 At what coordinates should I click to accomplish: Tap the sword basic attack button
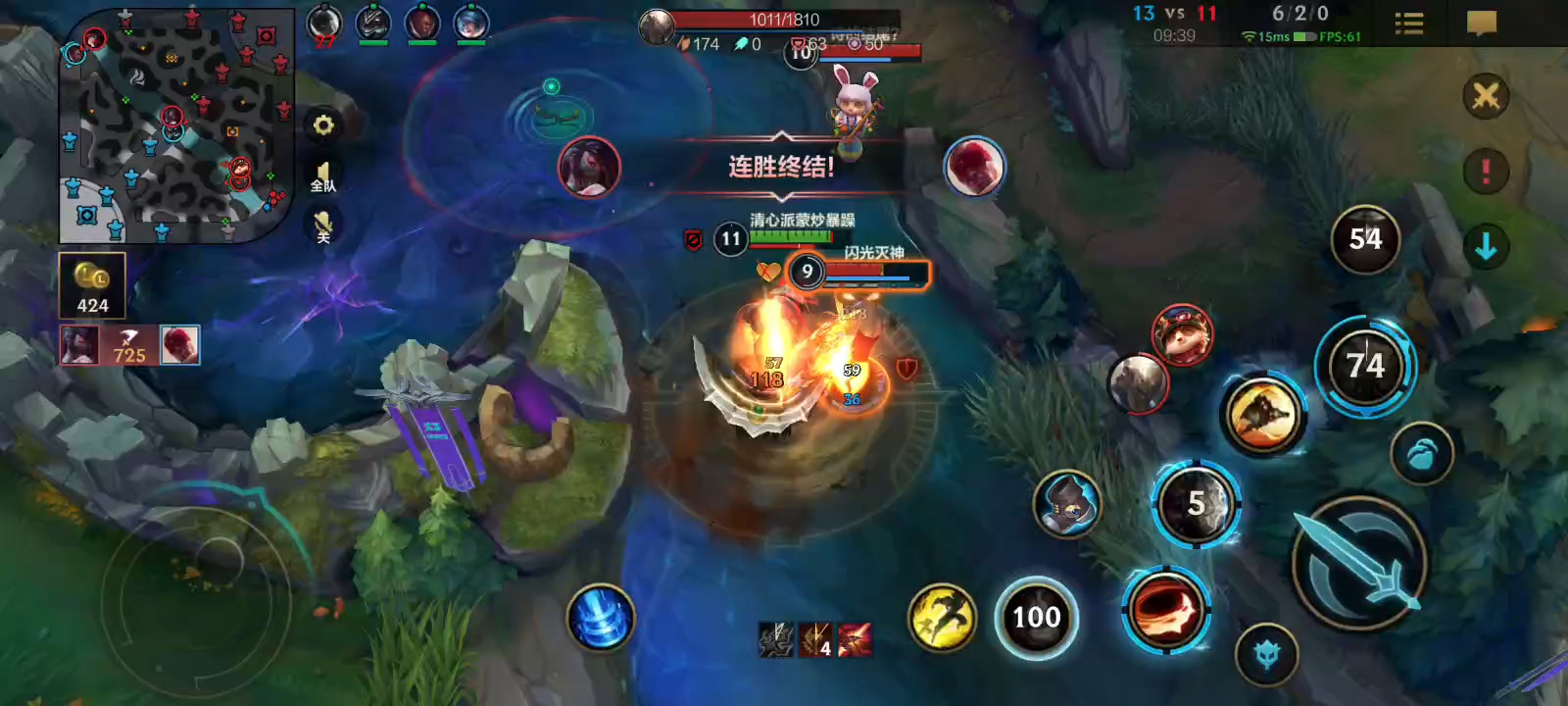(1358, 563)
